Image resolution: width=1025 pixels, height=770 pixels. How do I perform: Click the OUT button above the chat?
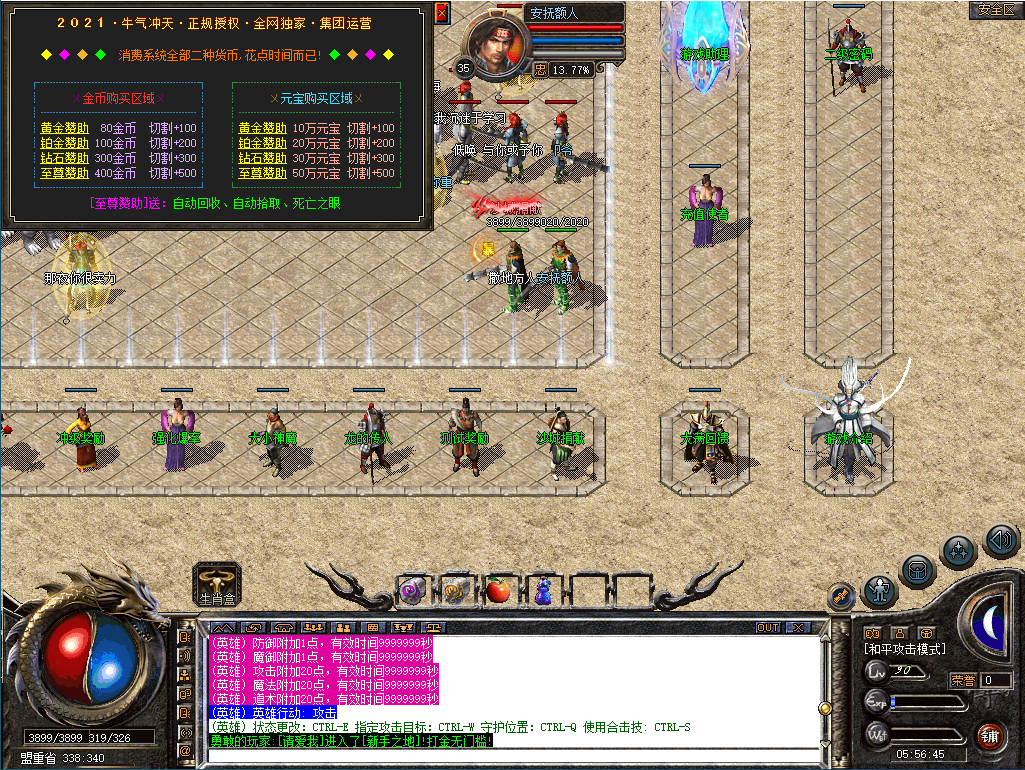pos(768,627)
